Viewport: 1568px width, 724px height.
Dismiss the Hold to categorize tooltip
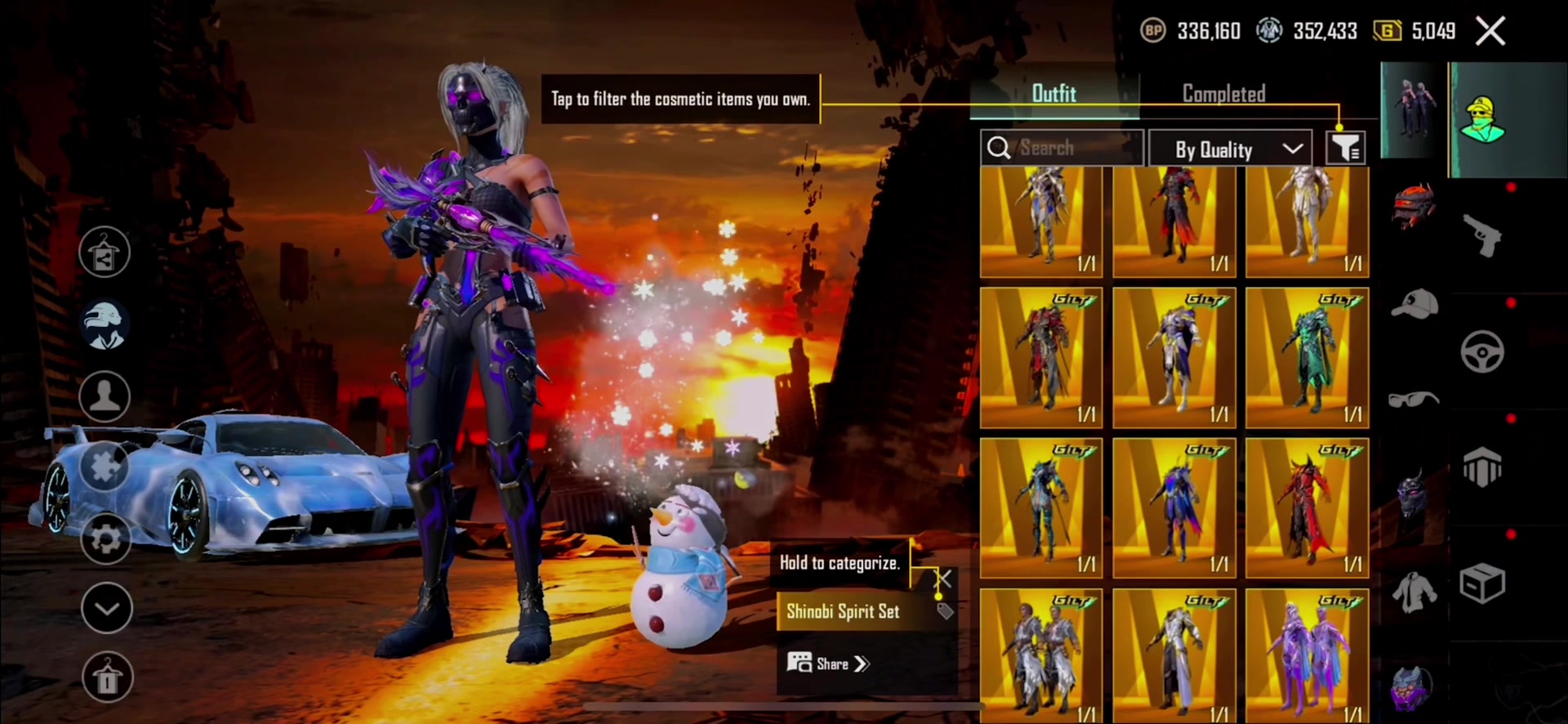(942, 579)
